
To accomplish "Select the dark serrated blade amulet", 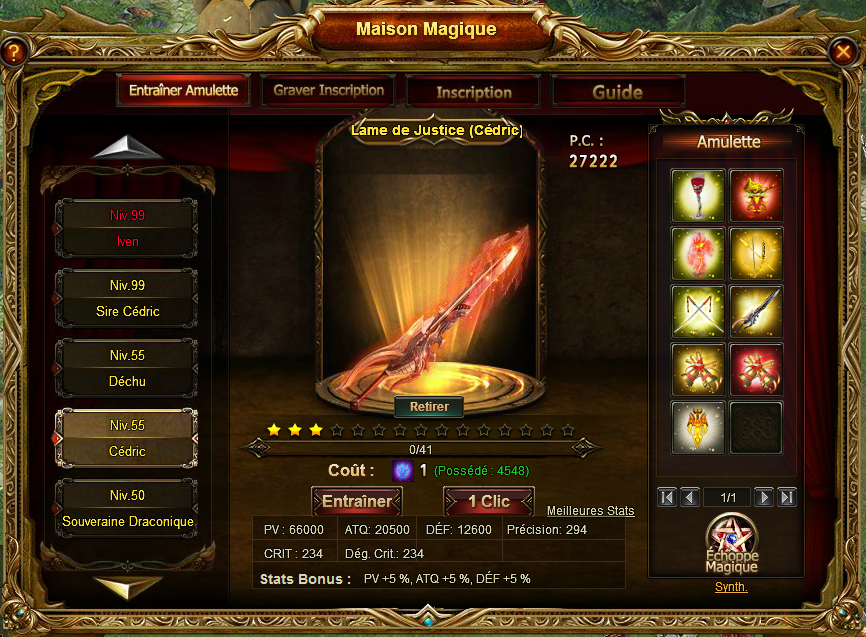I will point(756,311).
